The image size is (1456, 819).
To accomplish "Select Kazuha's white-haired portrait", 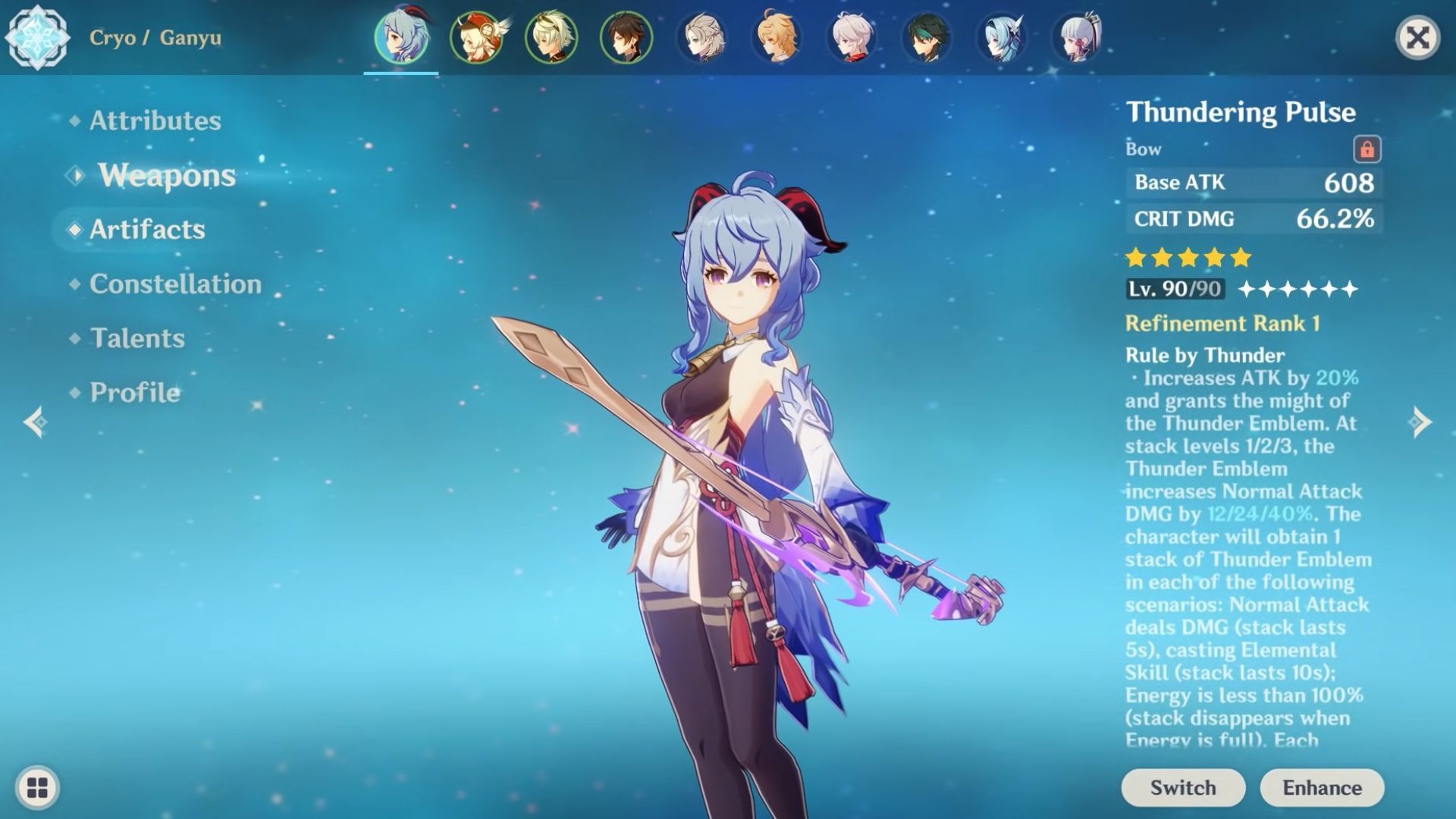I will point(851,36).
